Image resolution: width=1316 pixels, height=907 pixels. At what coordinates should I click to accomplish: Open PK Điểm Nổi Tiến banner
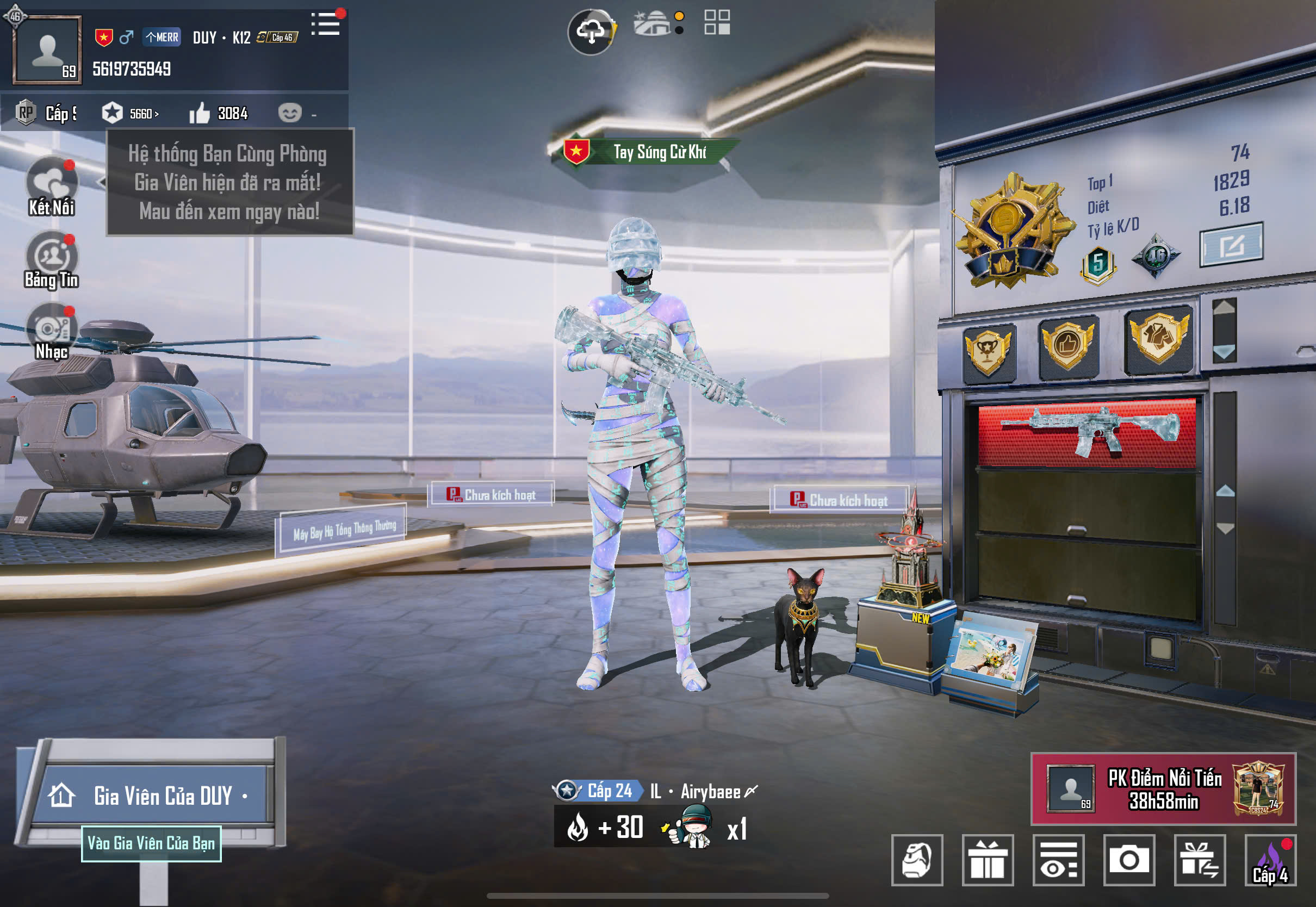click(x=1163, y=789)
